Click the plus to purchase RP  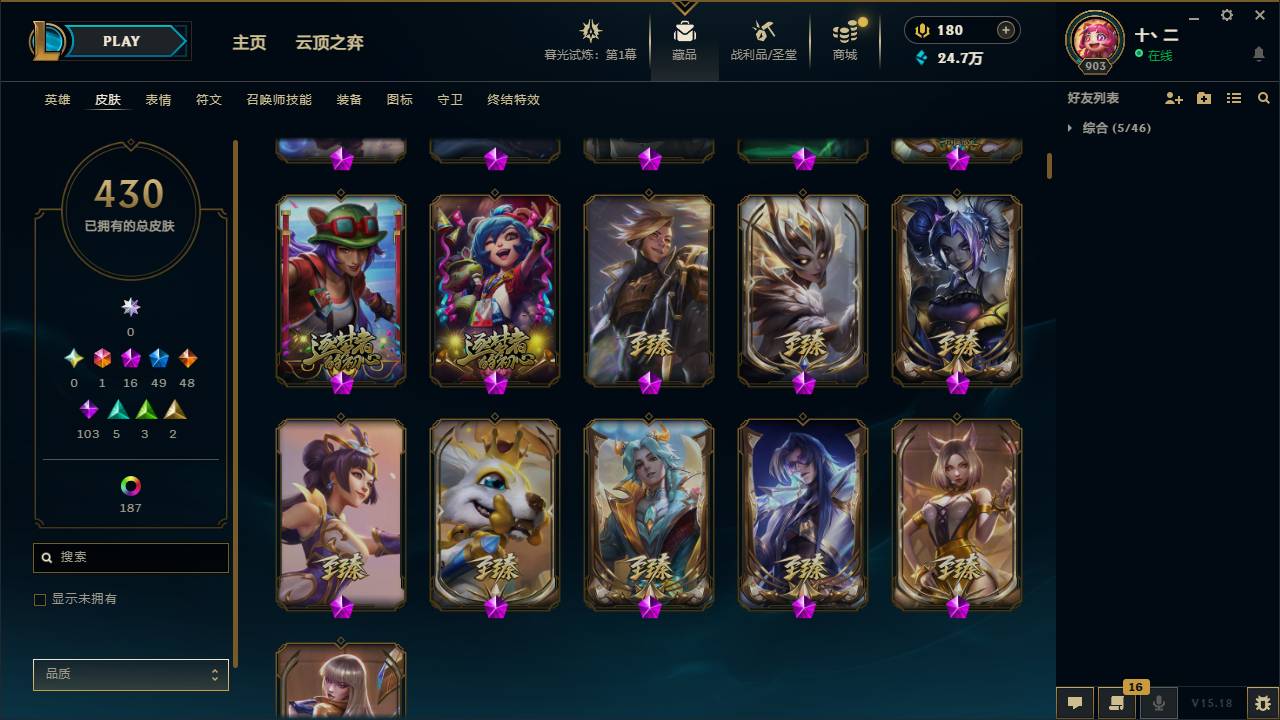[x=1004, y=30]
